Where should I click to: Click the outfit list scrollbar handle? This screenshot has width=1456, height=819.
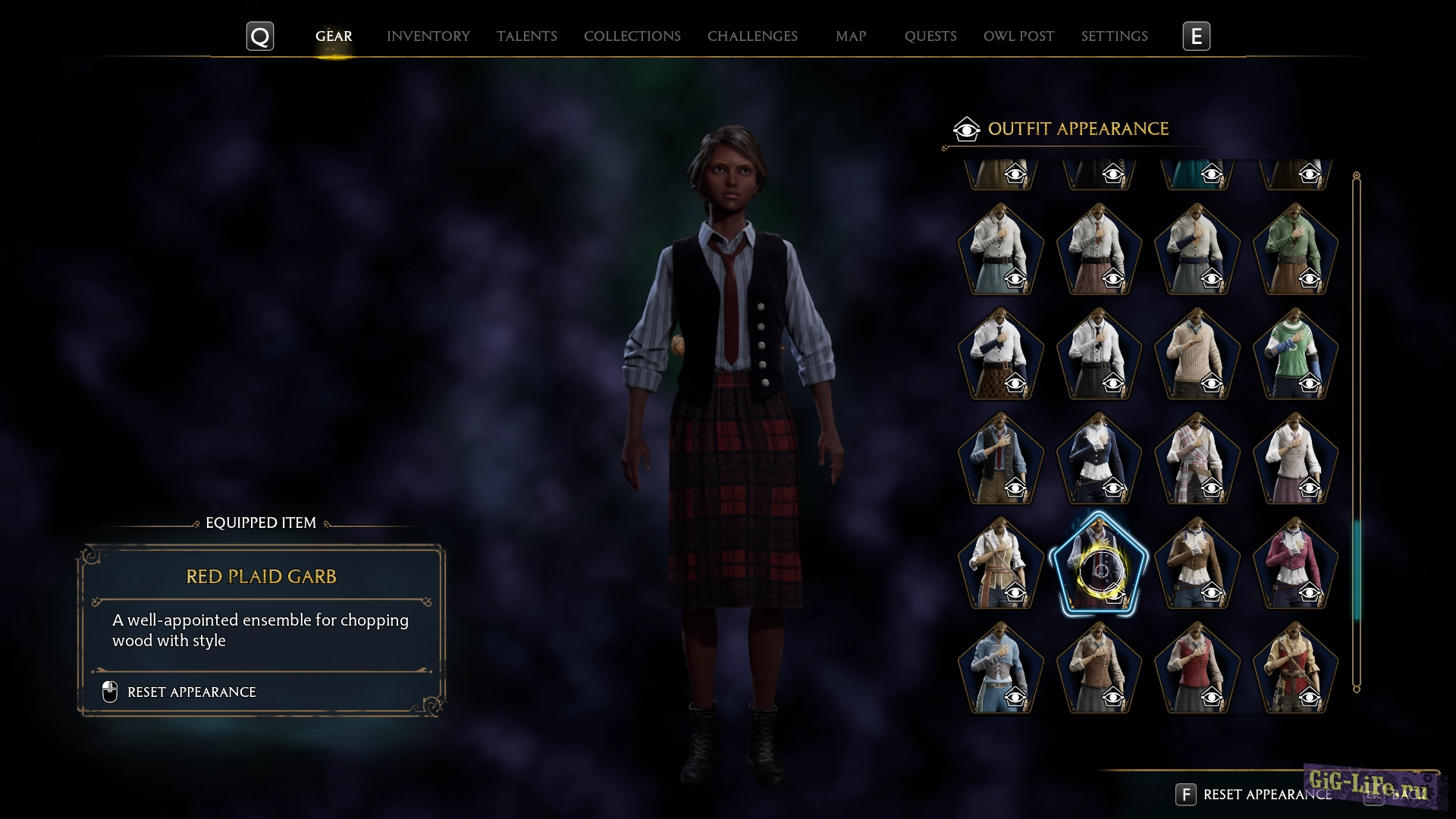[x=1357, y=569]
